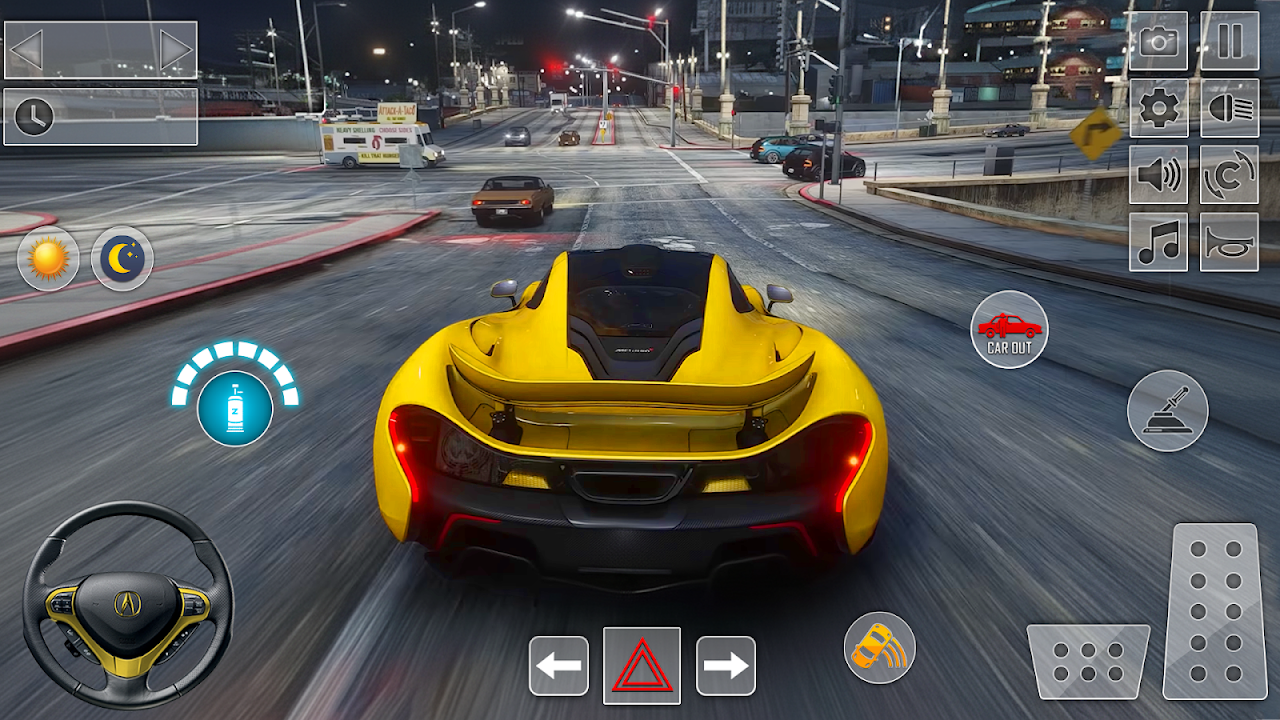This screenshot has height=720, width=1280.
Task: Hit the brake pedal
Action: 1088,661
